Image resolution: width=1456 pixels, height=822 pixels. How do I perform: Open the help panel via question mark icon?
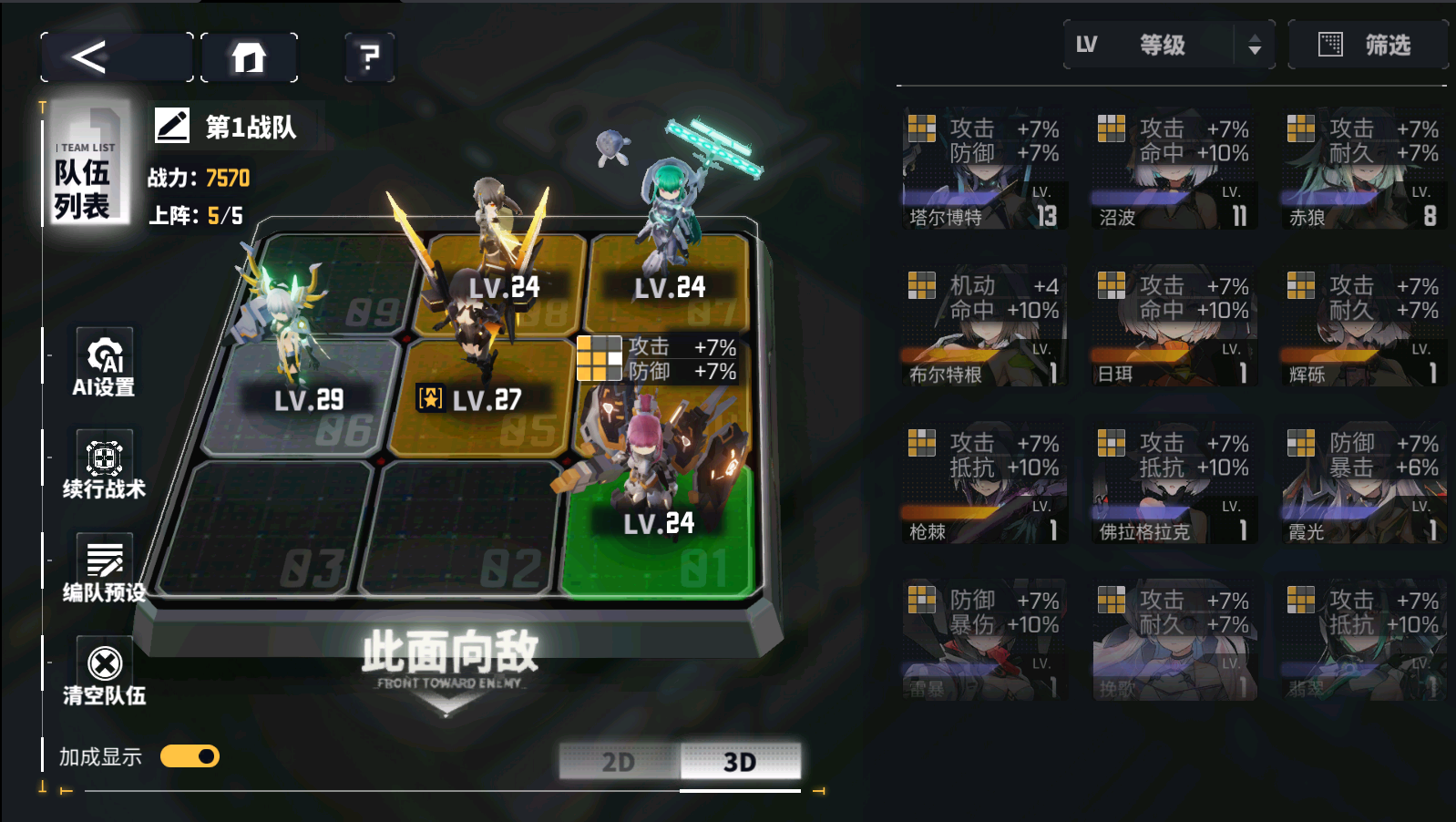click(368, 57)
